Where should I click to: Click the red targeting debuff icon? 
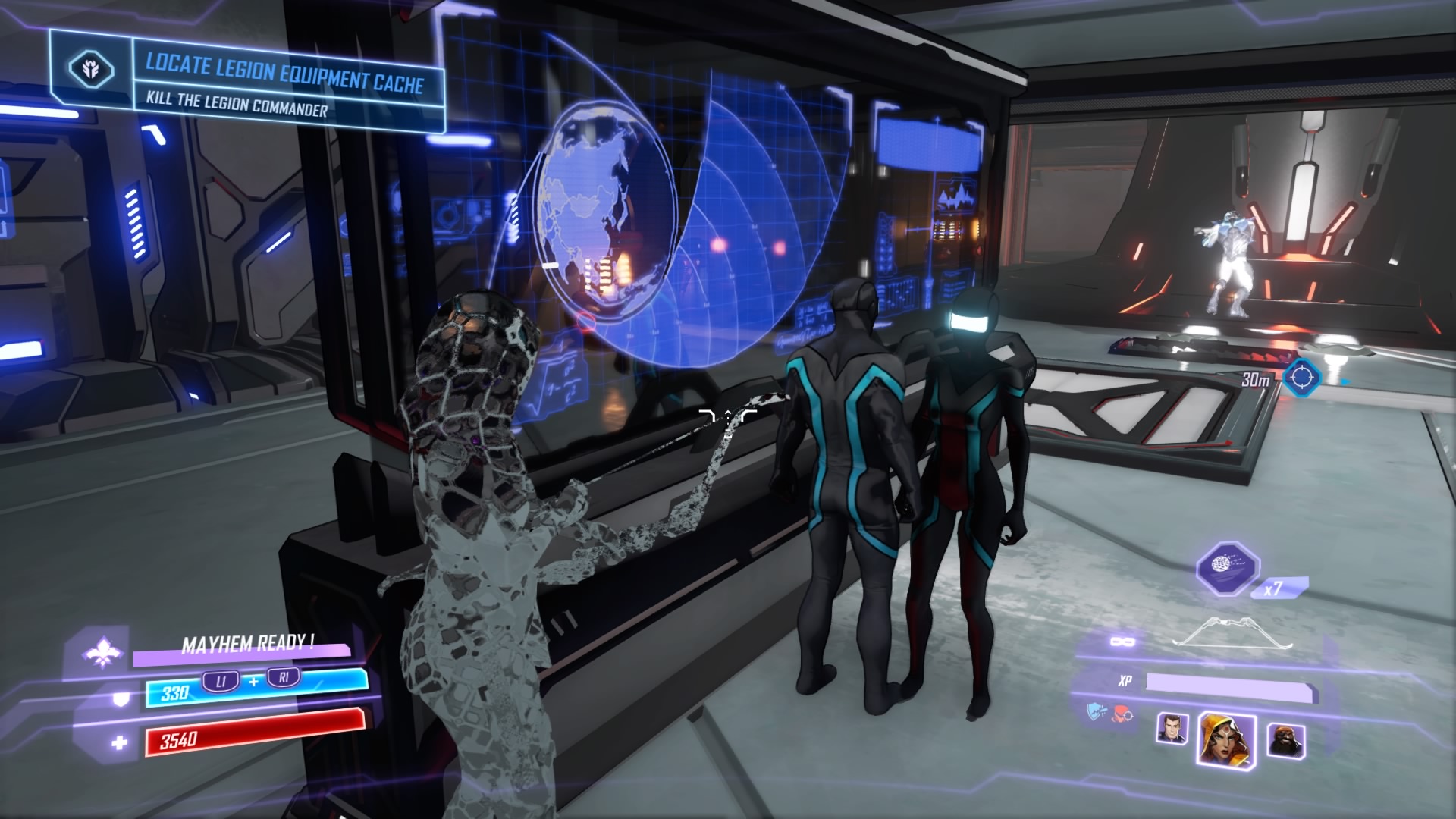tap(1122, 712)
